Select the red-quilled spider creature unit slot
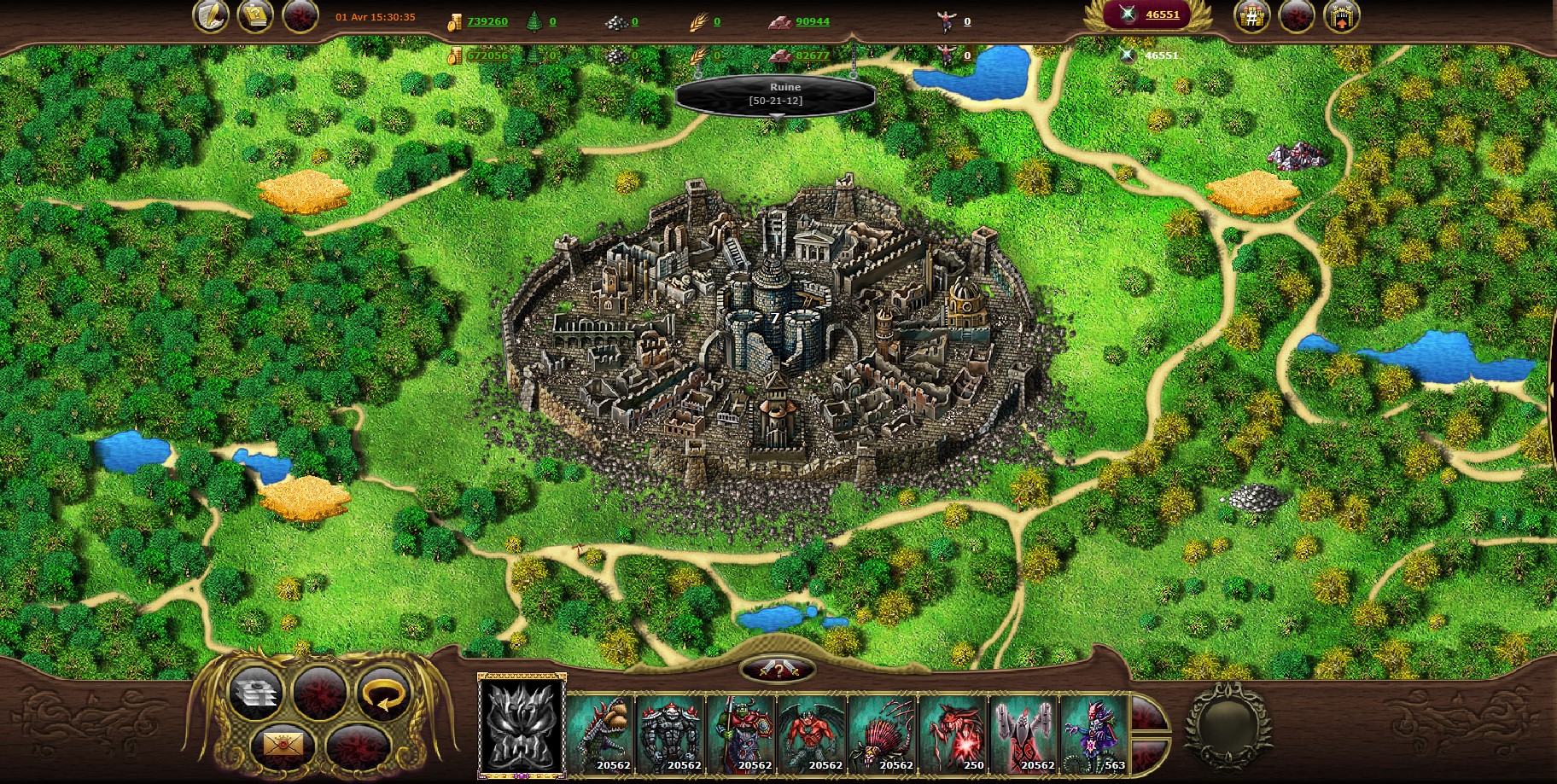 pos(883,734)
